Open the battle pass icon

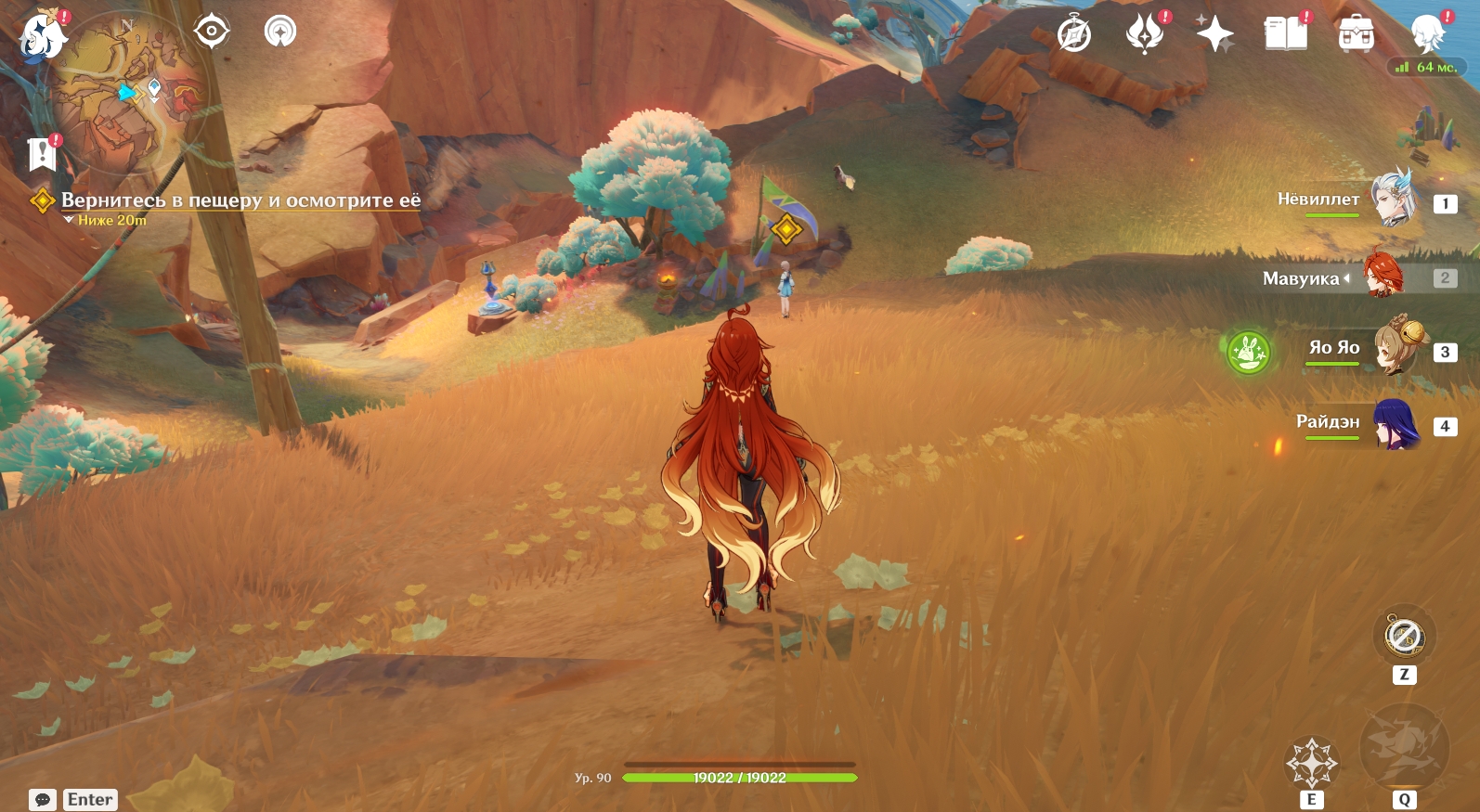1145,34
